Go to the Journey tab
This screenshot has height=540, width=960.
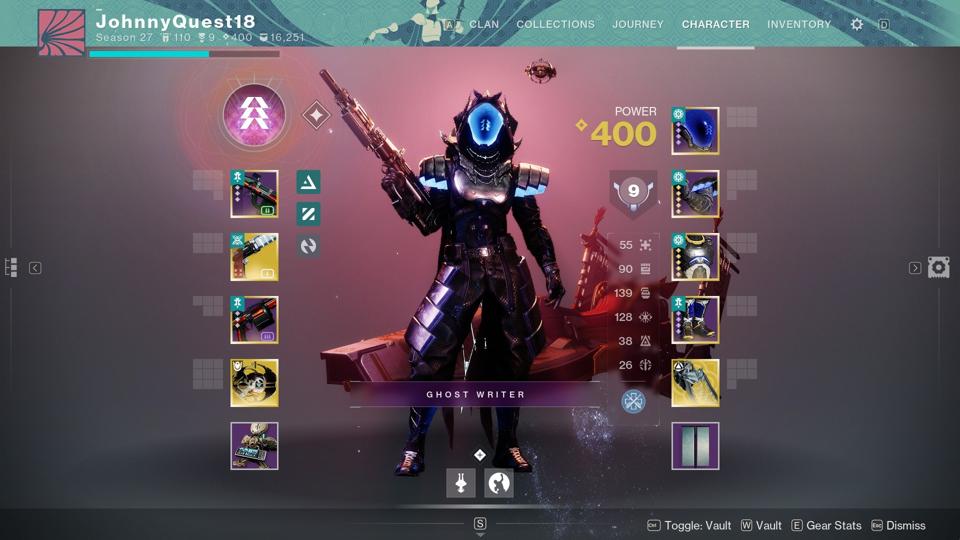(x=638, y=24)
